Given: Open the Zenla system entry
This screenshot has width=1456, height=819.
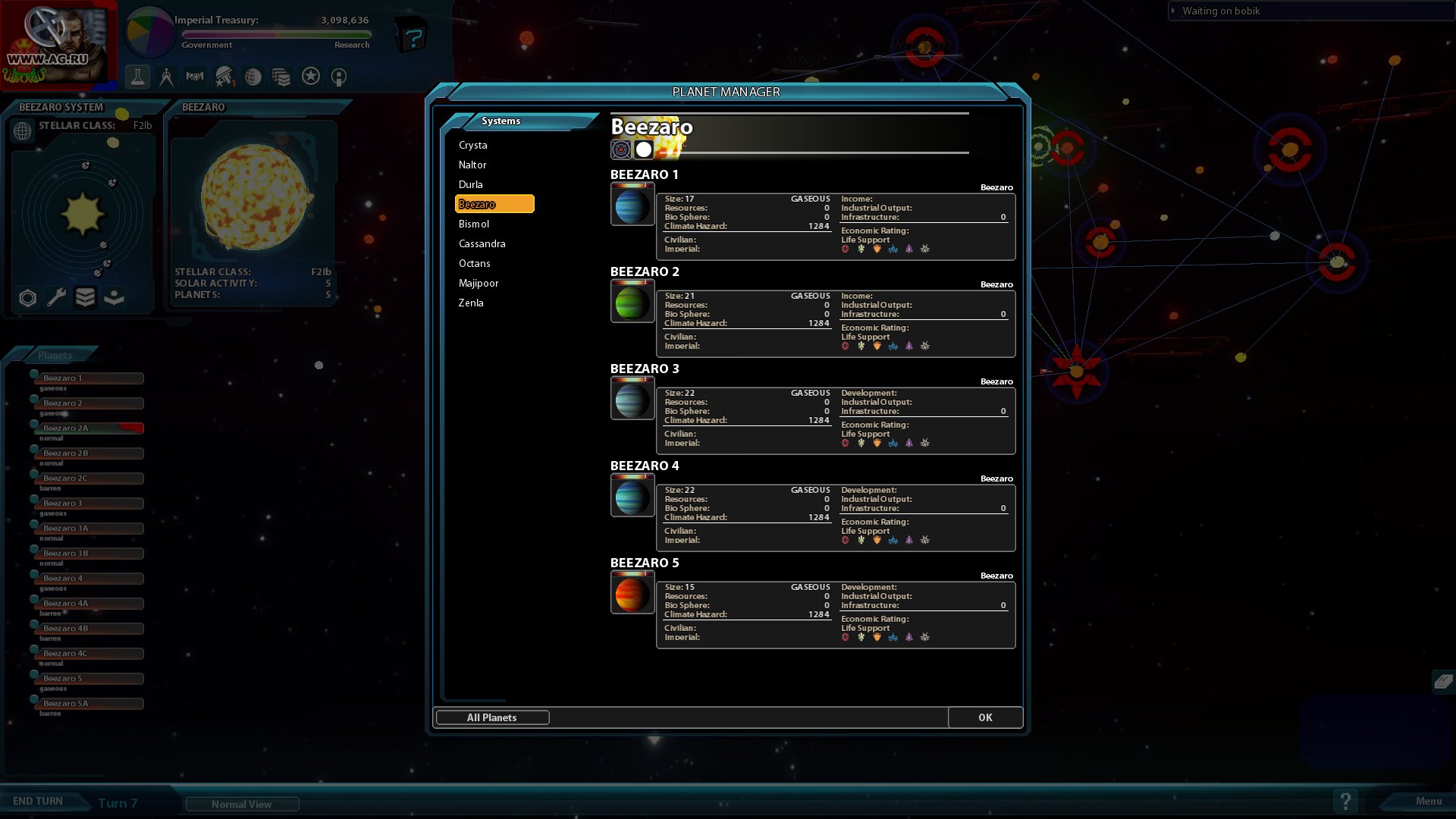Looking at the screenshot, I should pos(471,303).
